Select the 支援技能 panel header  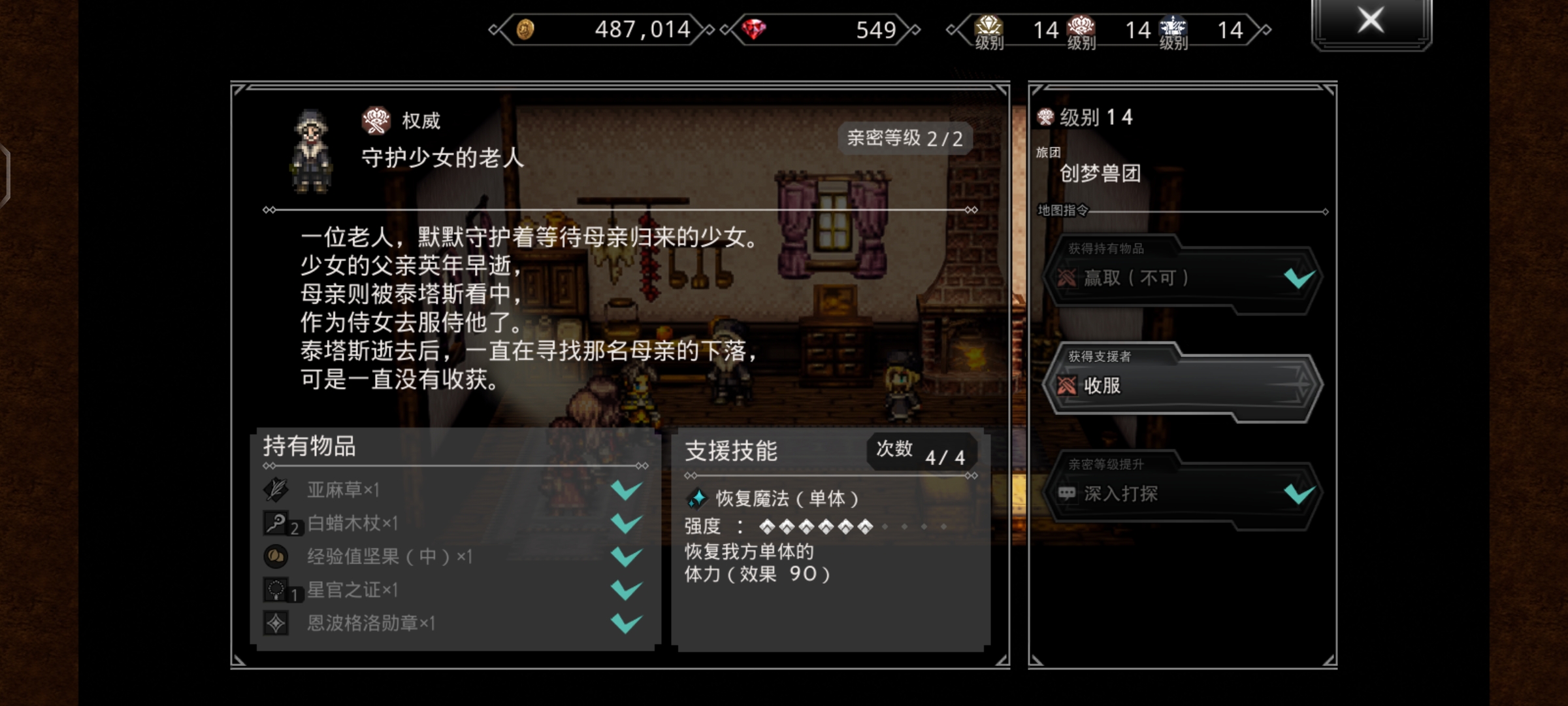(x=730, y=451)
